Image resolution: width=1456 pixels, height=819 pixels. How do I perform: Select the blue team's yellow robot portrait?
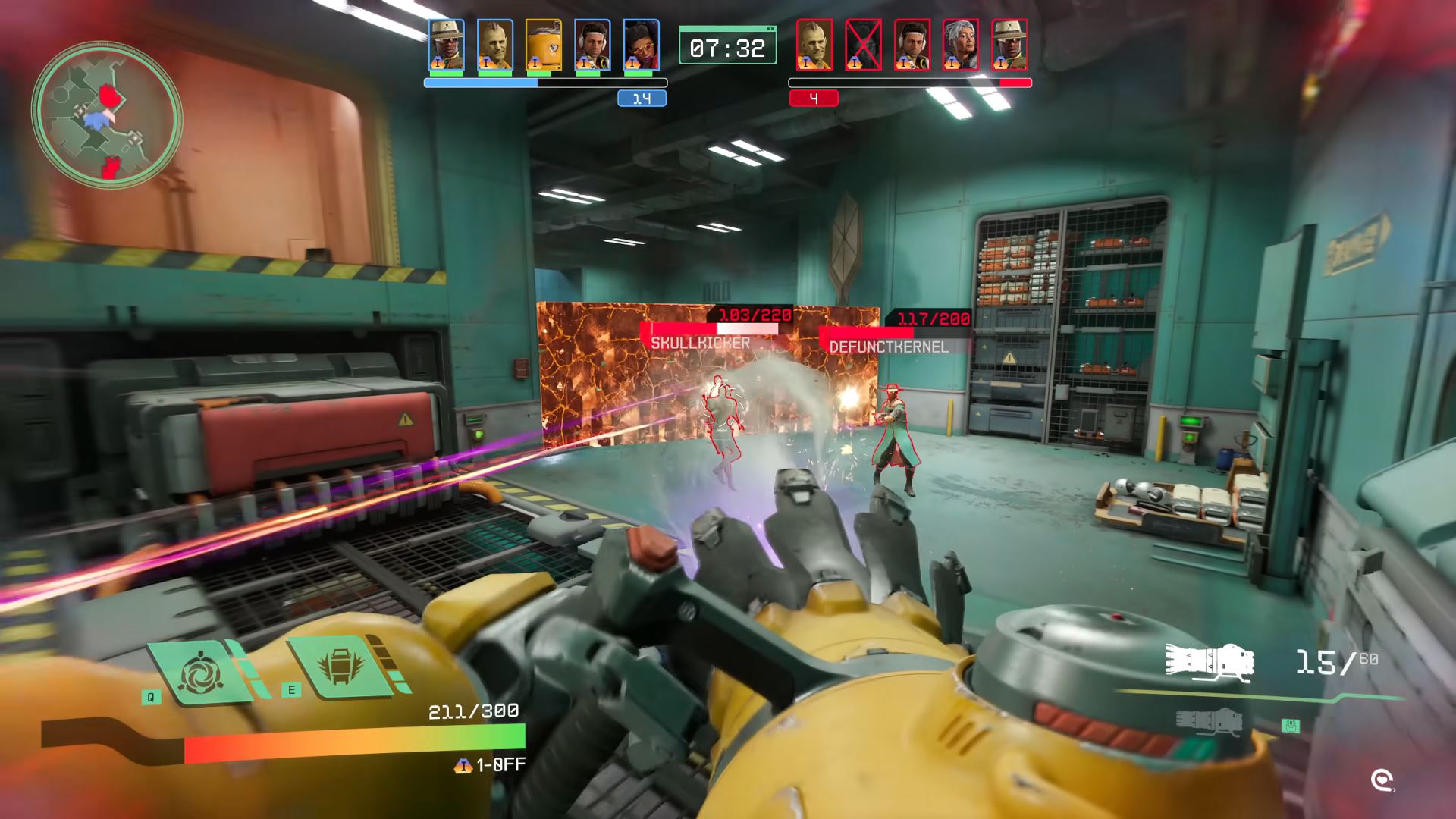(543, 45)
